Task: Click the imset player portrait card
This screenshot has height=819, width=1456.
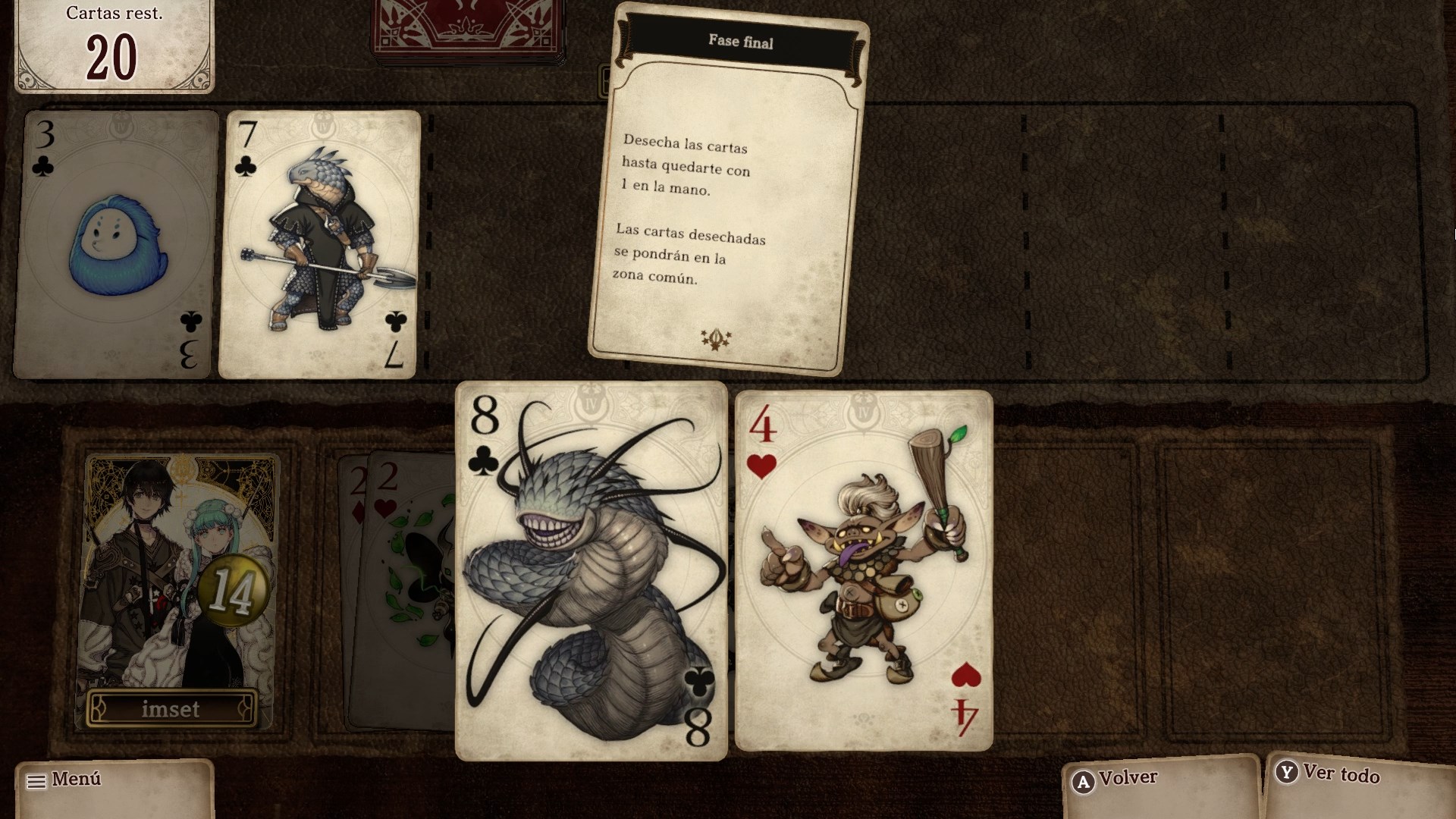Action: coord(179,591)
